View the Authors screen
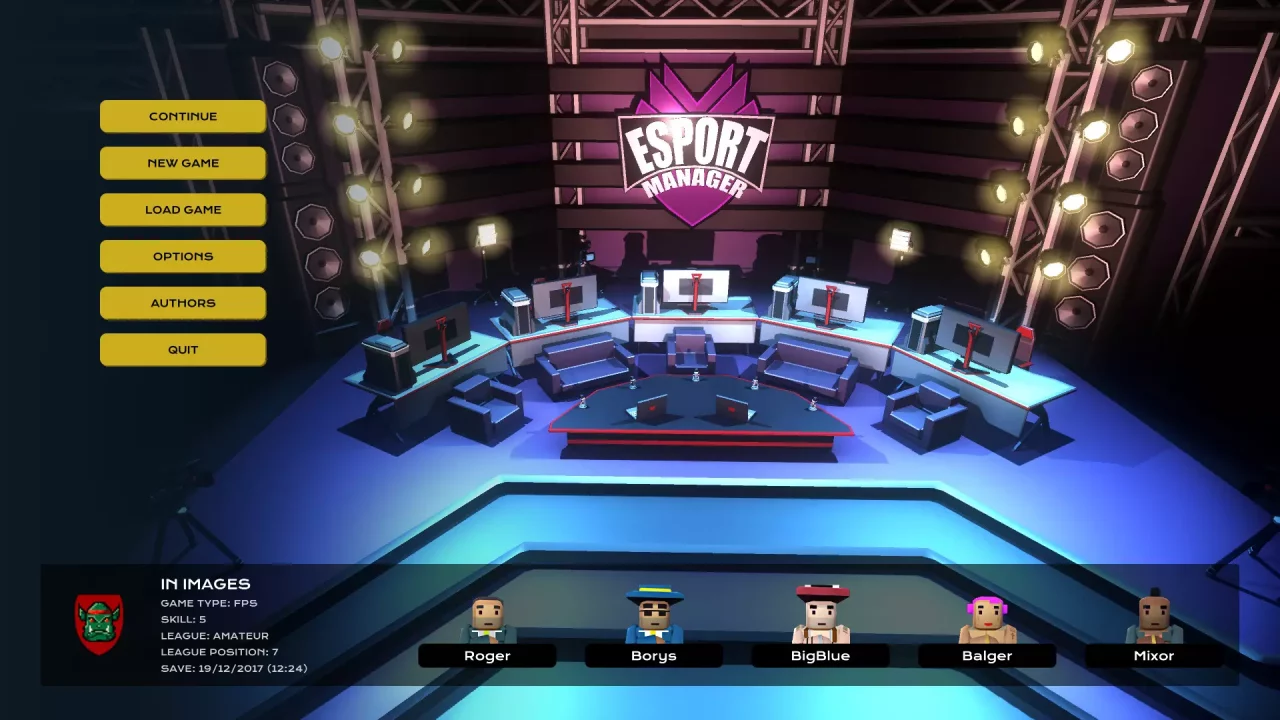This screenshot has width=1280, height=720. pos(183,302)
